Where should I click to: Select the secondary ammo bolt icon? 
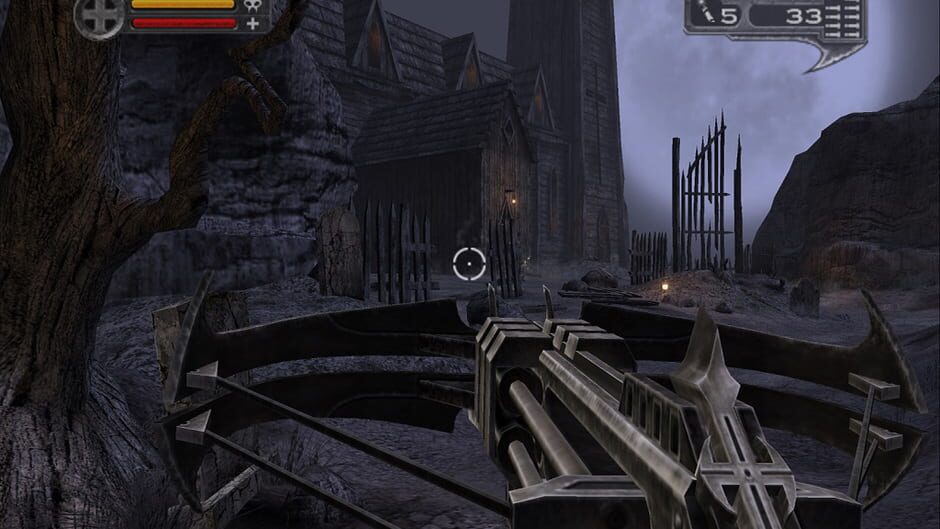[708, 14]
